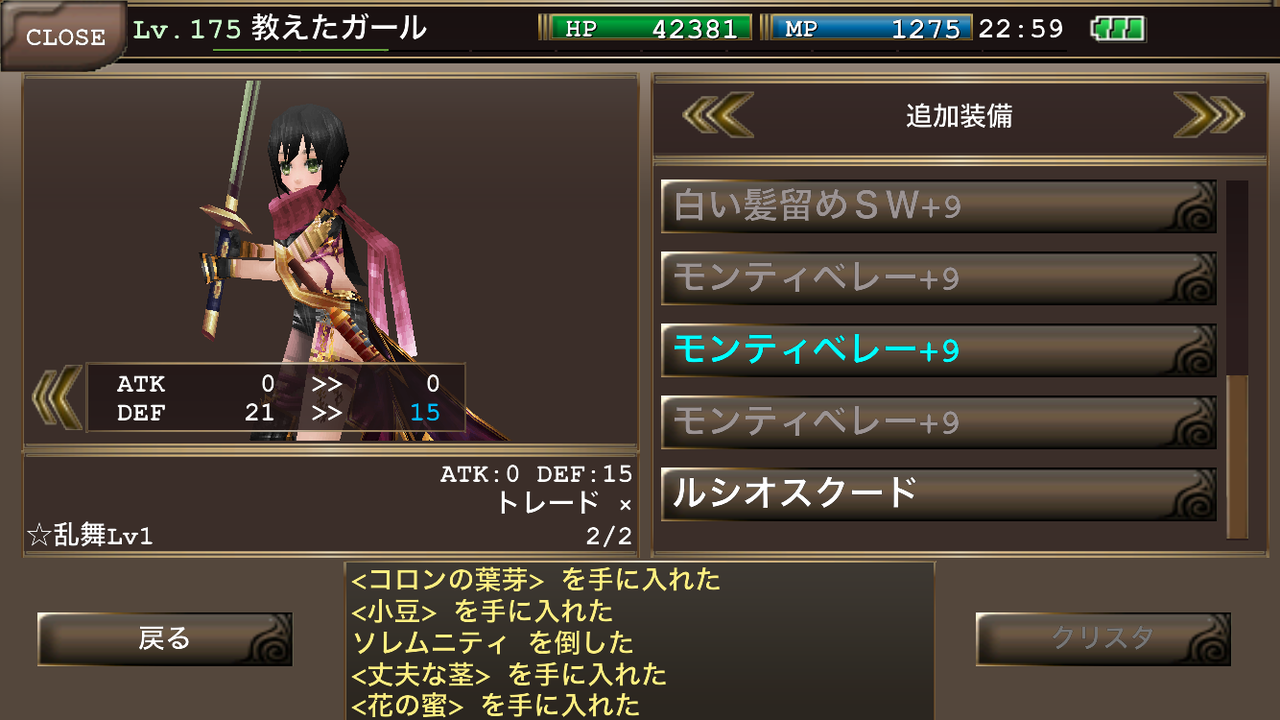The image size is (1280, 720).
Task: Tap the CLOSE banner top left
Action: pyautogui.click(x=65, y=36)
